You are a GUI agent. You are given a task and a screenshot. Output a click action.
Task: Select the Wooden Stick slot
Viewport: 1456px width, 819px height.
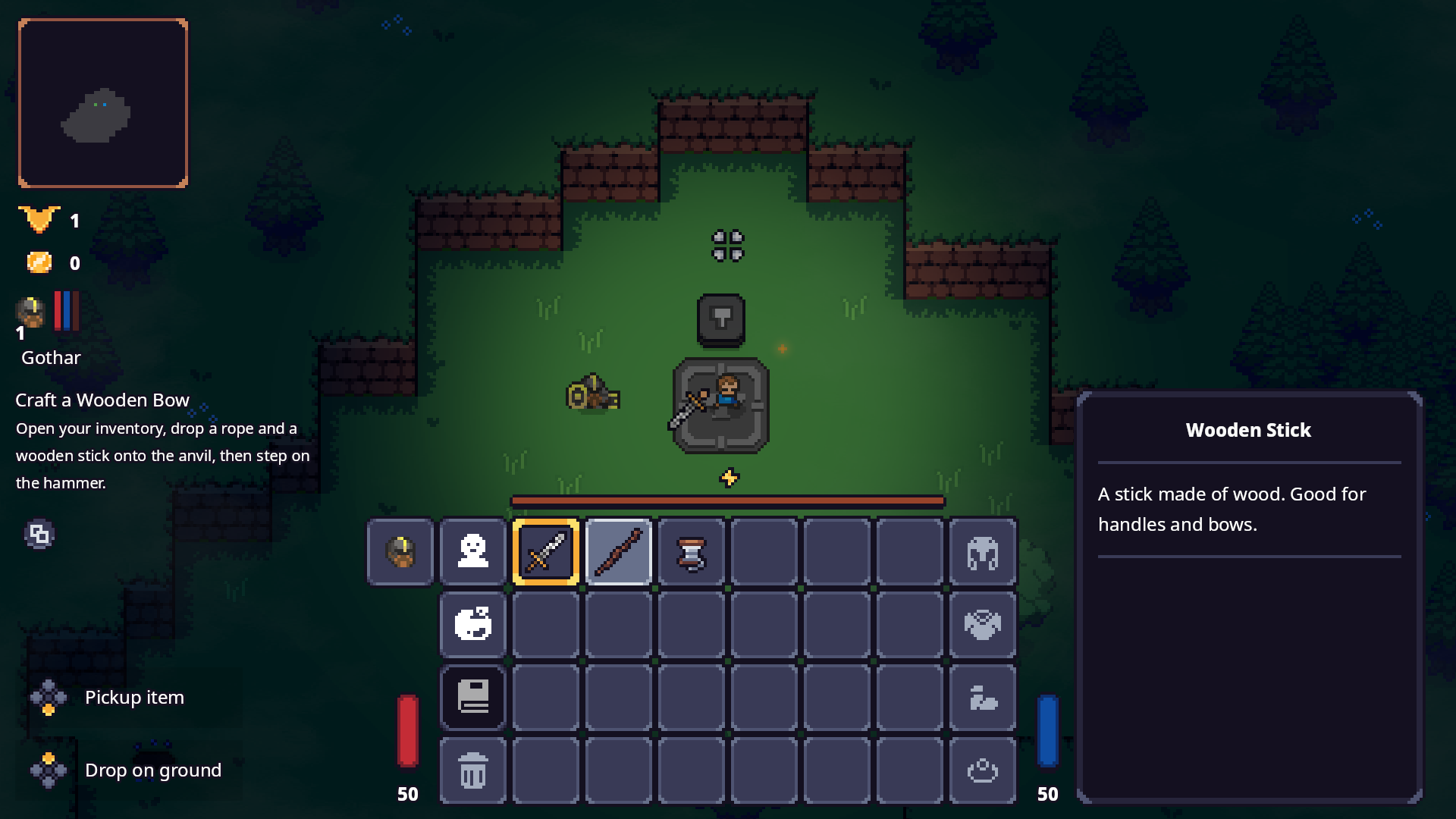pos(618,551)
